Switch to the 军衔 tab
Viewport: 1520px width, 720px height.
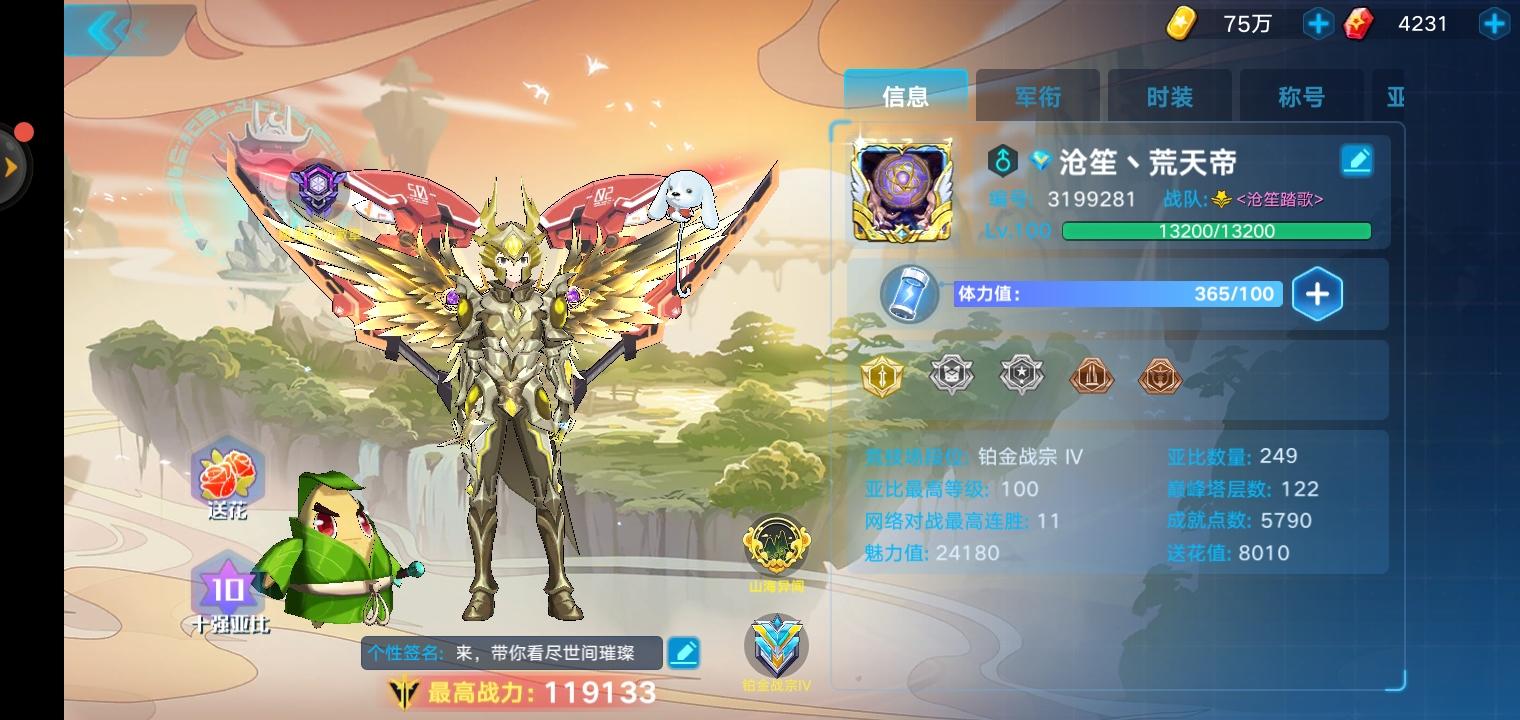(x=1038, y=96)
